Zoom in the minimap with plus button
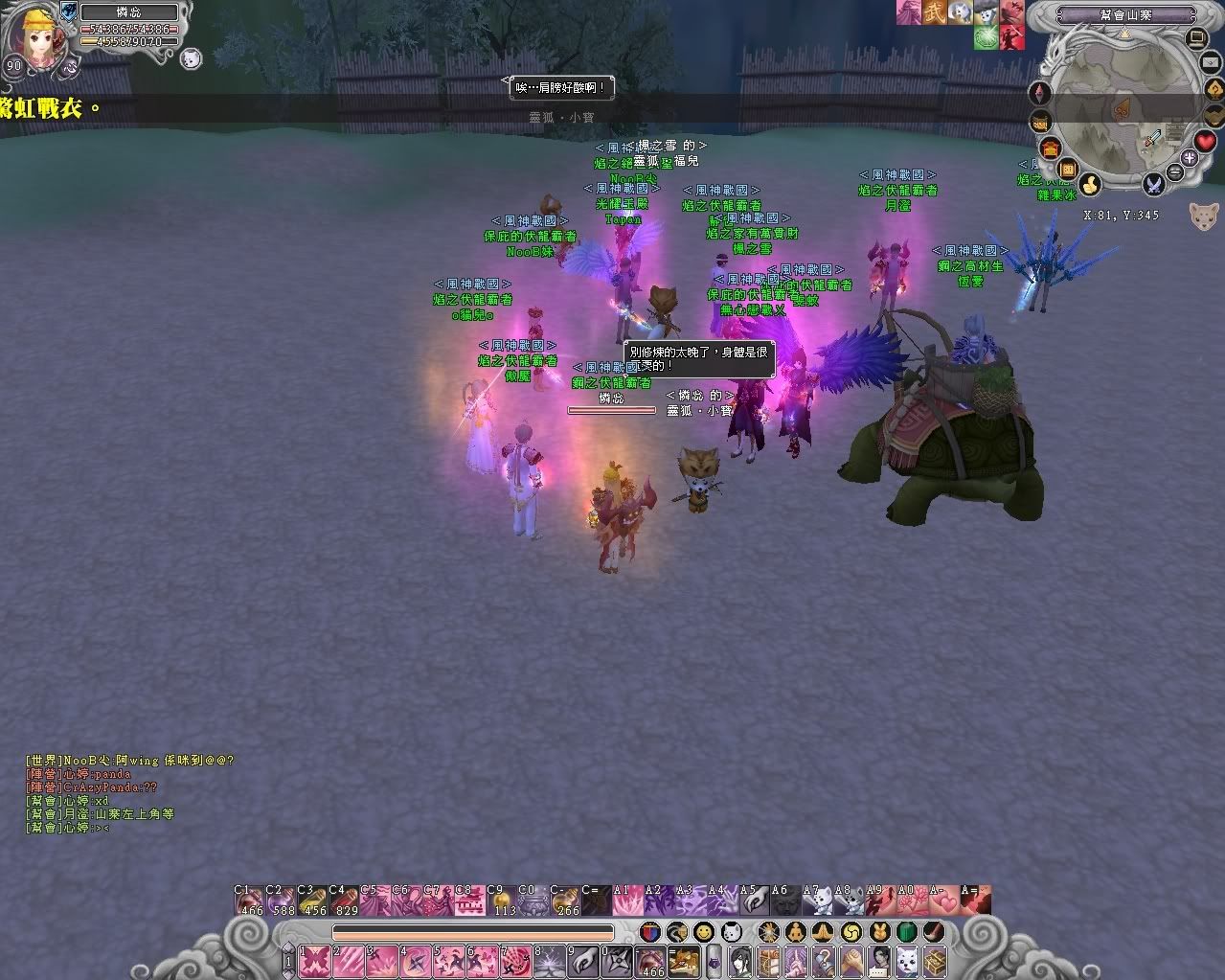Viewport: 1225px width, 980px height. (1190, 158)
